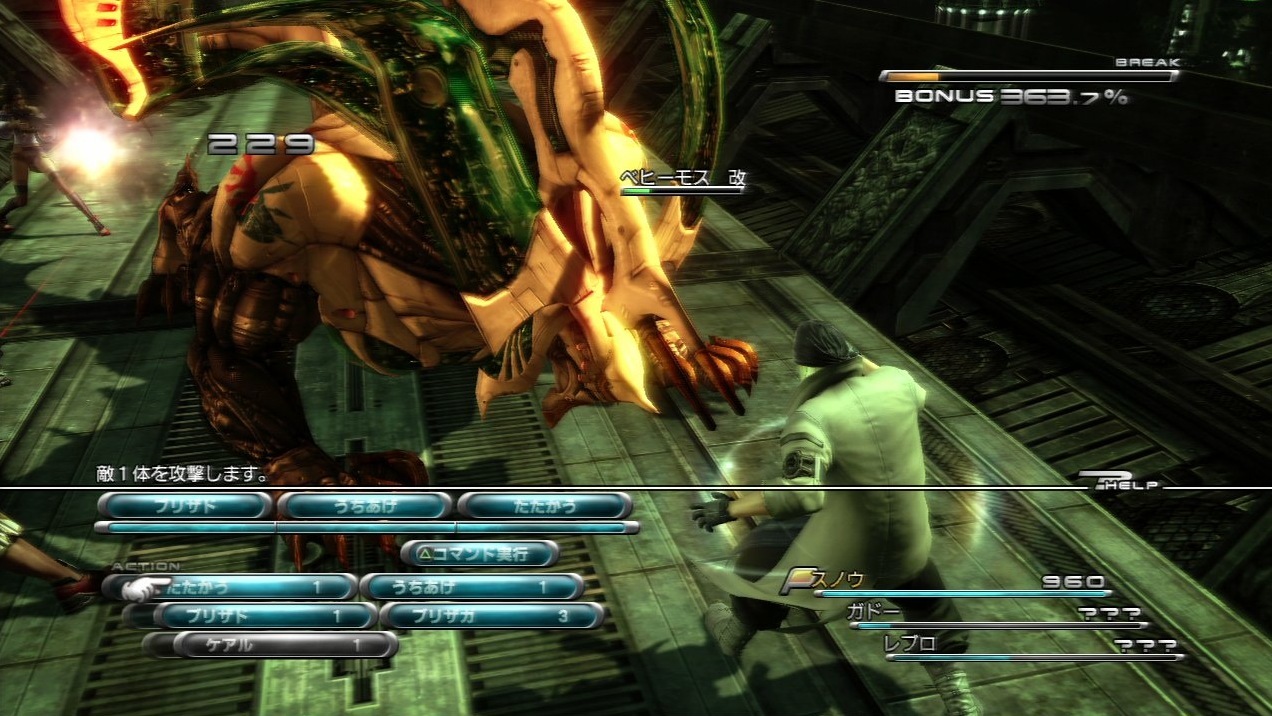Select たたかう in the ACTION command list

(x=240, y=587)
